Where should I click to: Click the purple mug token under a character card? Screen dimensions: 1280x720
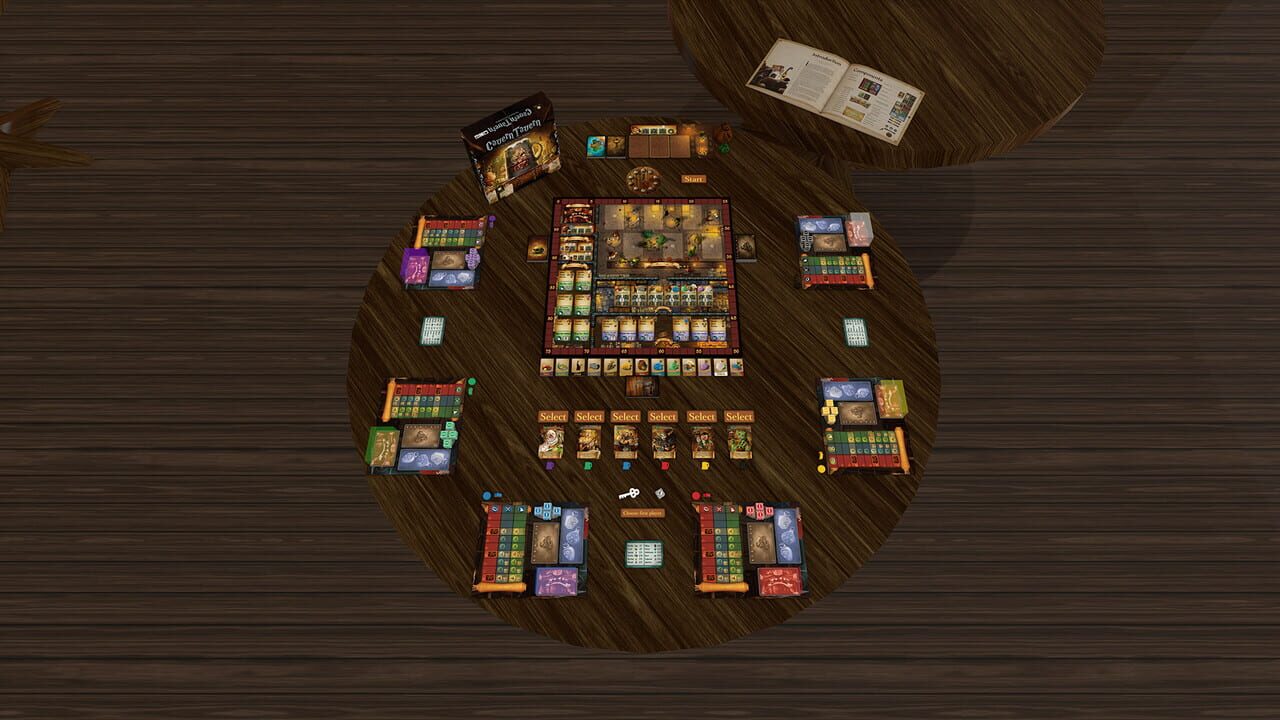click(549, 465)
